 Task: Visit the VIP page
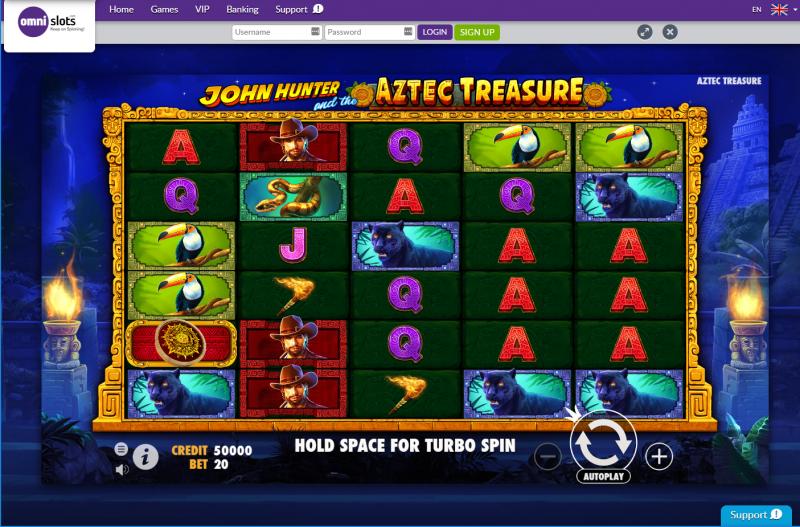pyautogui.click(x=203, y=9)
